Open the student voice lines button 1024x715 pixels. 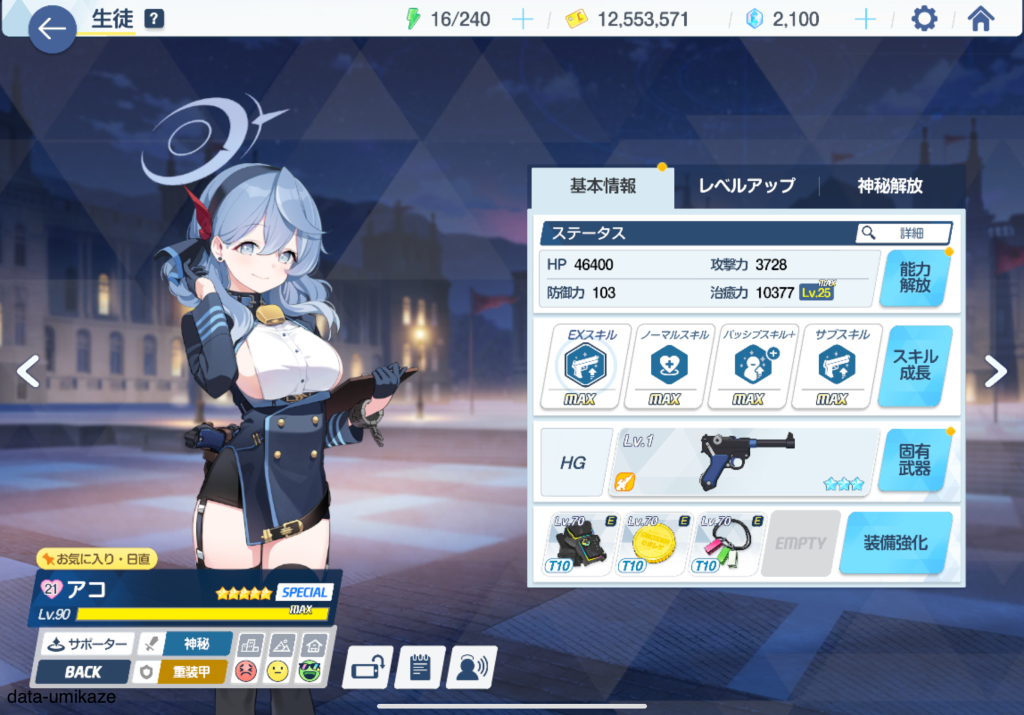471,667
